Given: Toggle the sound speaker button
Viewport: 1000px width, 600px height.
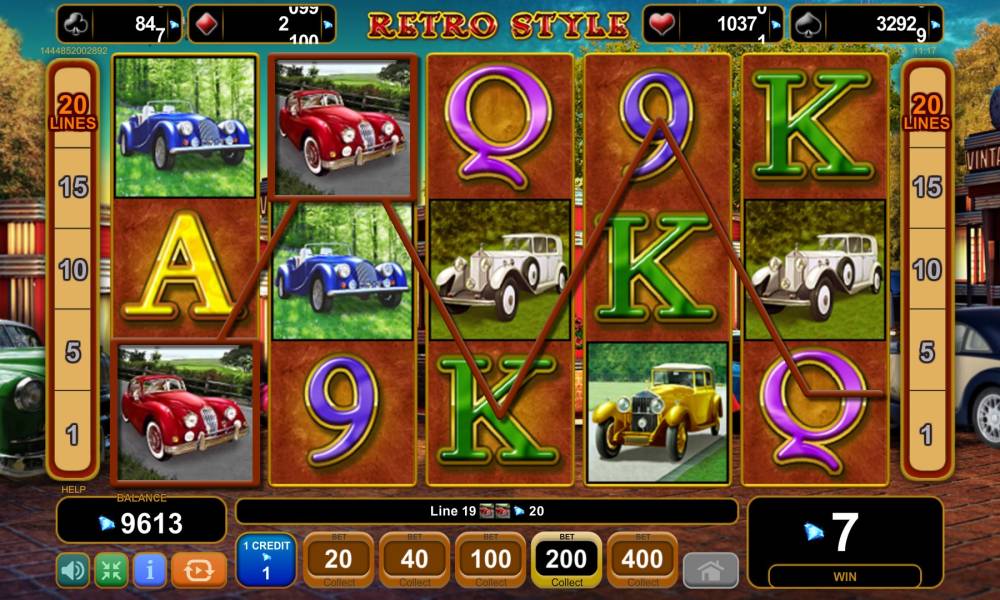Looking at the screenshot, I should click(x=72, y=570).
